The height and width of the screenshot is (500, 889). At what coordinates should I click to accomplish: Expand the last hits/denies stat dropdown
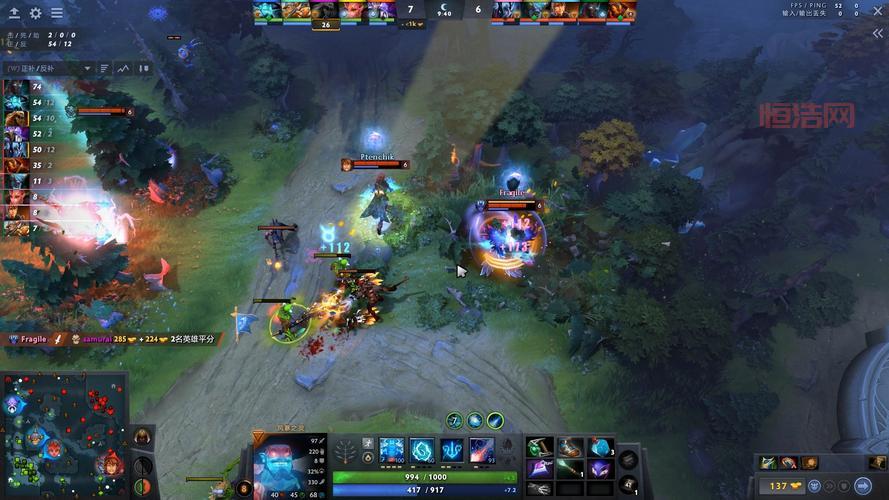[x=89, y=69]
